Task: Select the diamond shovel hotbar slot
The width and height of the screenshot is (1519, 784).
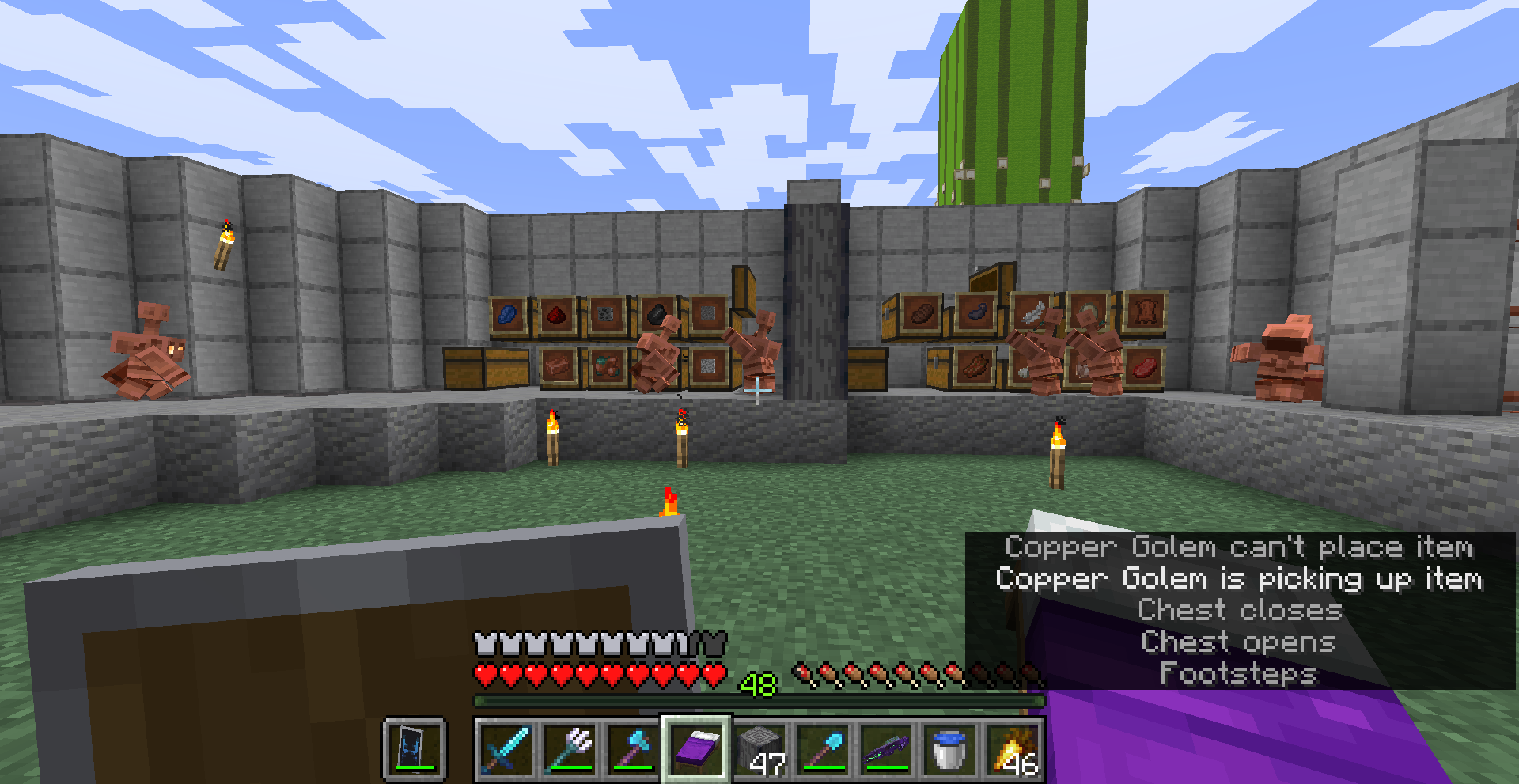Action: tap(823, 748)
